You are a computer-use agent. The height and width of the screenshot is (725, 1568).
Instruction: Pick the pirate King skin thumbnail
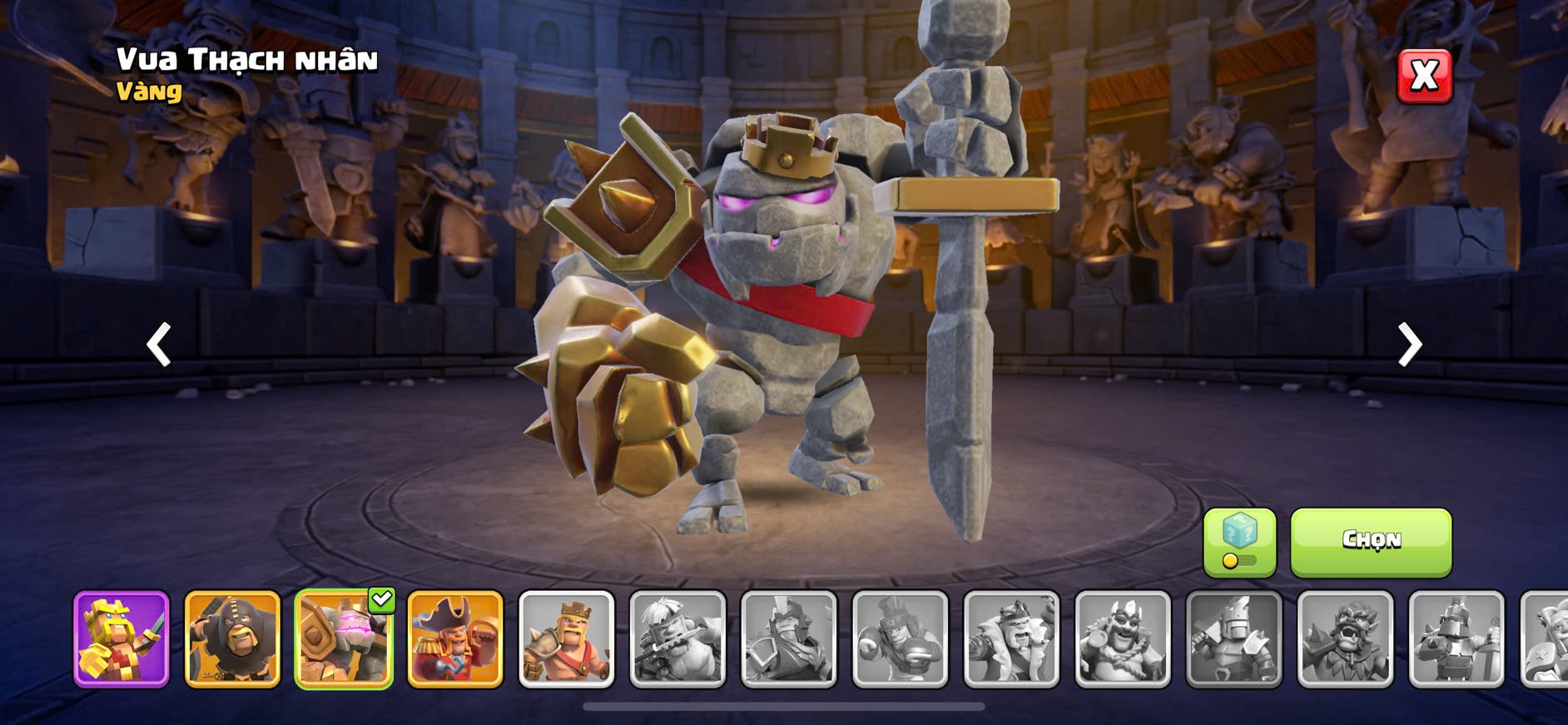pyautogui.click(x=455, y=639)
